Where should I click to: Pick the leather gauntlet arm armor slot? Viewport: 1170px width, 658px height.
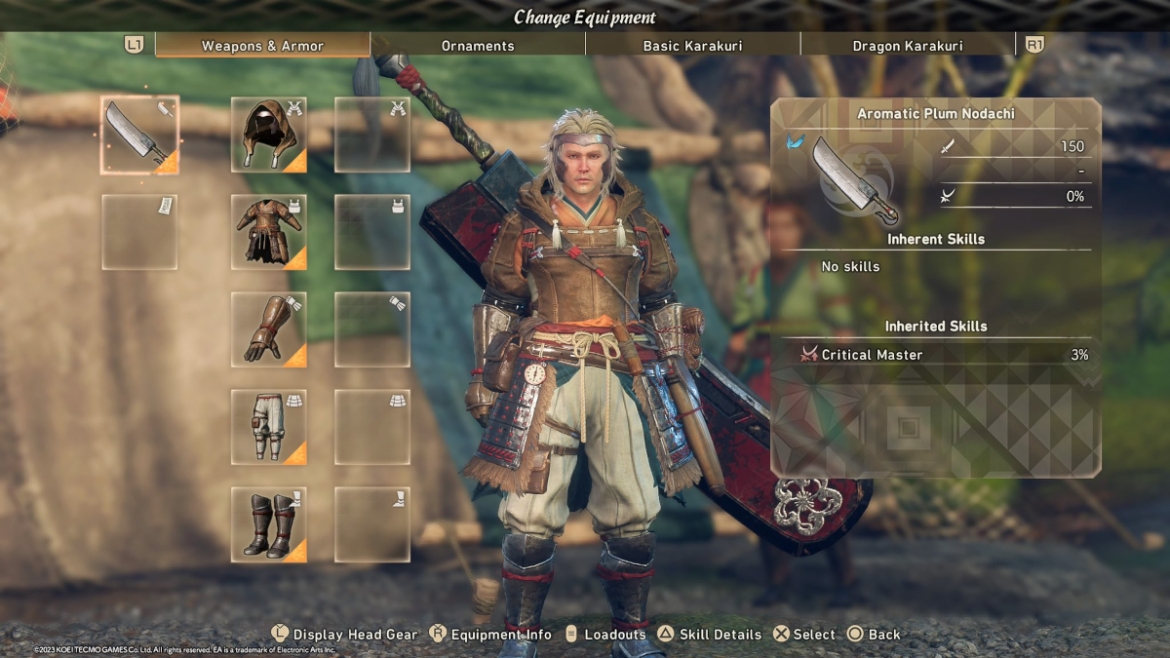pyautogui.click(x=269, y=329)
